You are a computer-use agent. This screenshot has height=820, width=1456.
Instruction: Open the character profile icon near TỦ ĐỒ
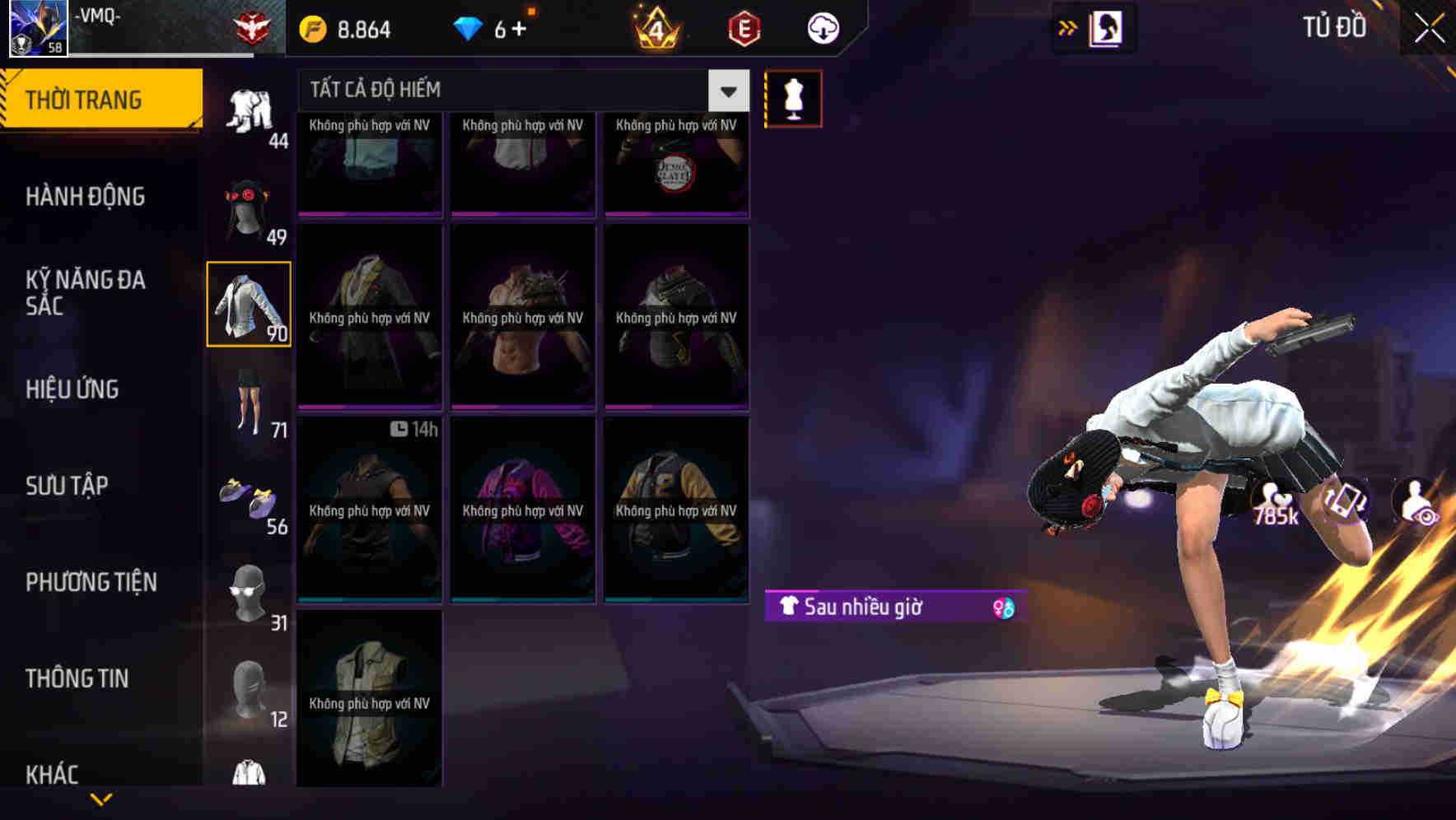pyautogui.click(x=1103, y=27)
